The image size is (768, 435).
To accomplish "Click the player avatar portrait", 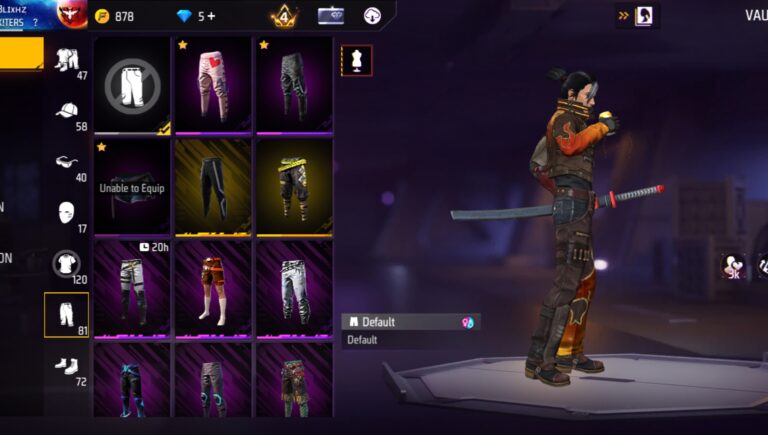I will click(x=71, y=14).
